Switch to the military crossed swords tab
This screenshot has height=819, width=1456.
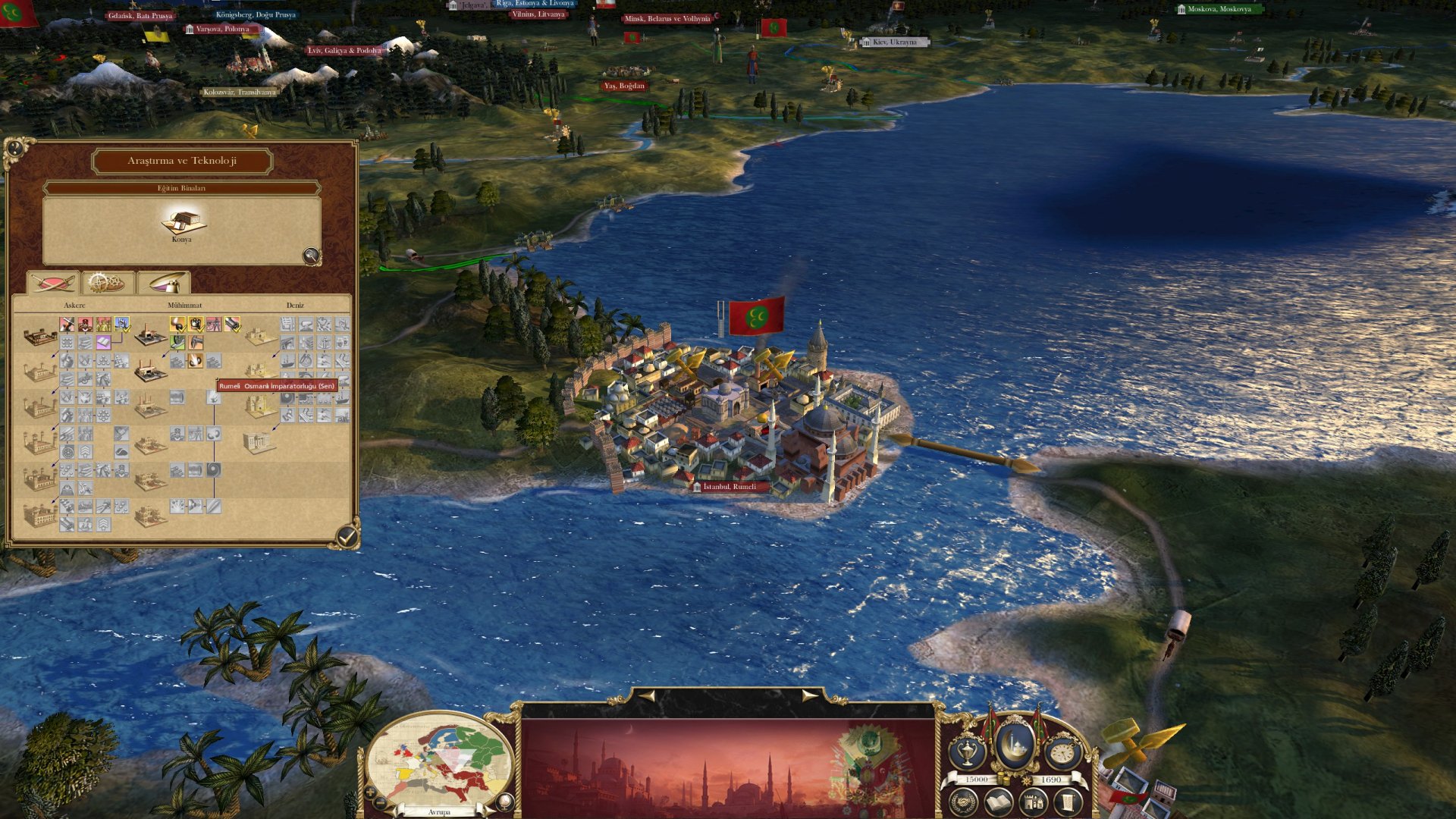pos(53,283)
